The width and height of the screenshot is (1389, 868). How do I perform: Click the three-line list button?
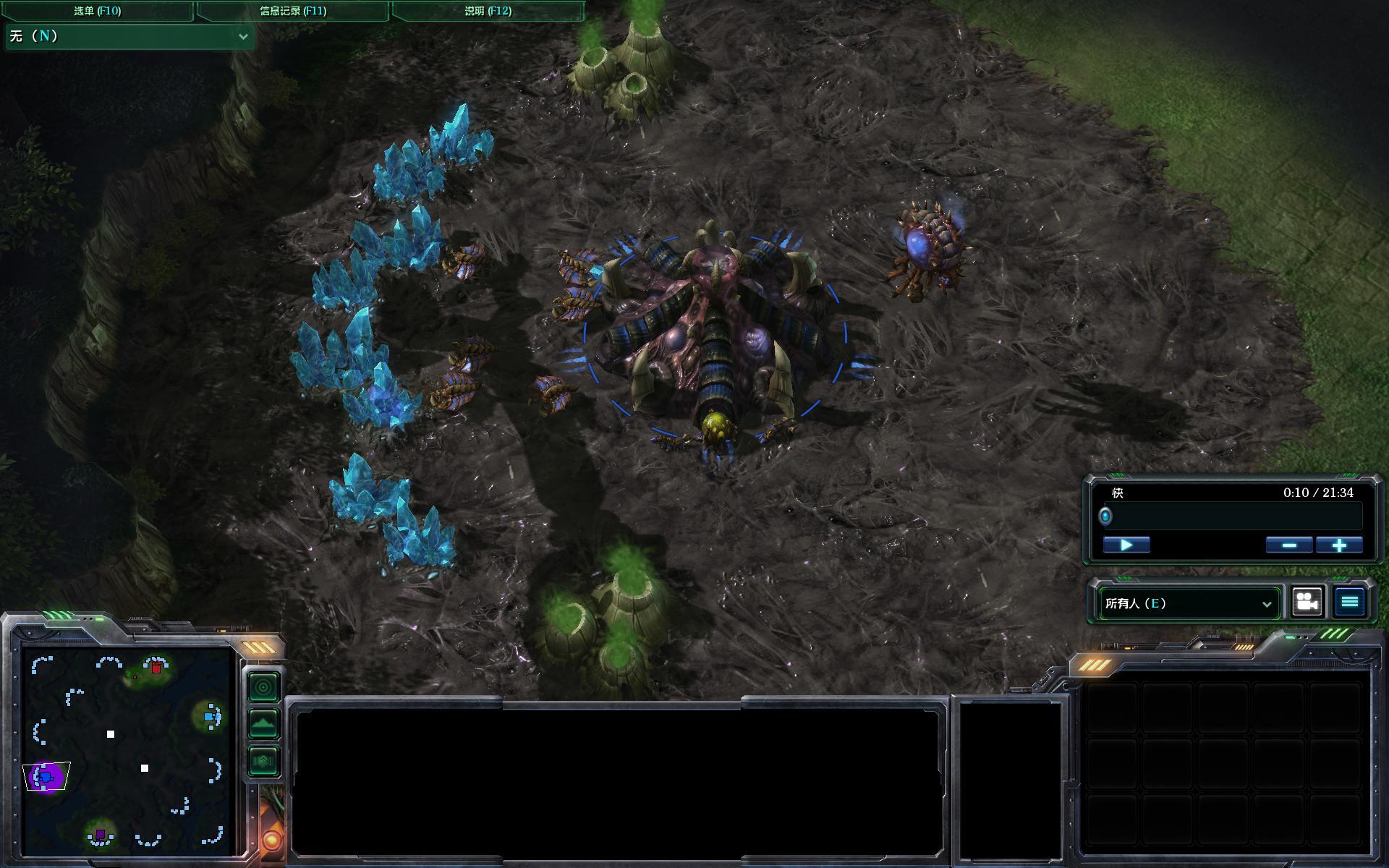(x=1349, y=602)
